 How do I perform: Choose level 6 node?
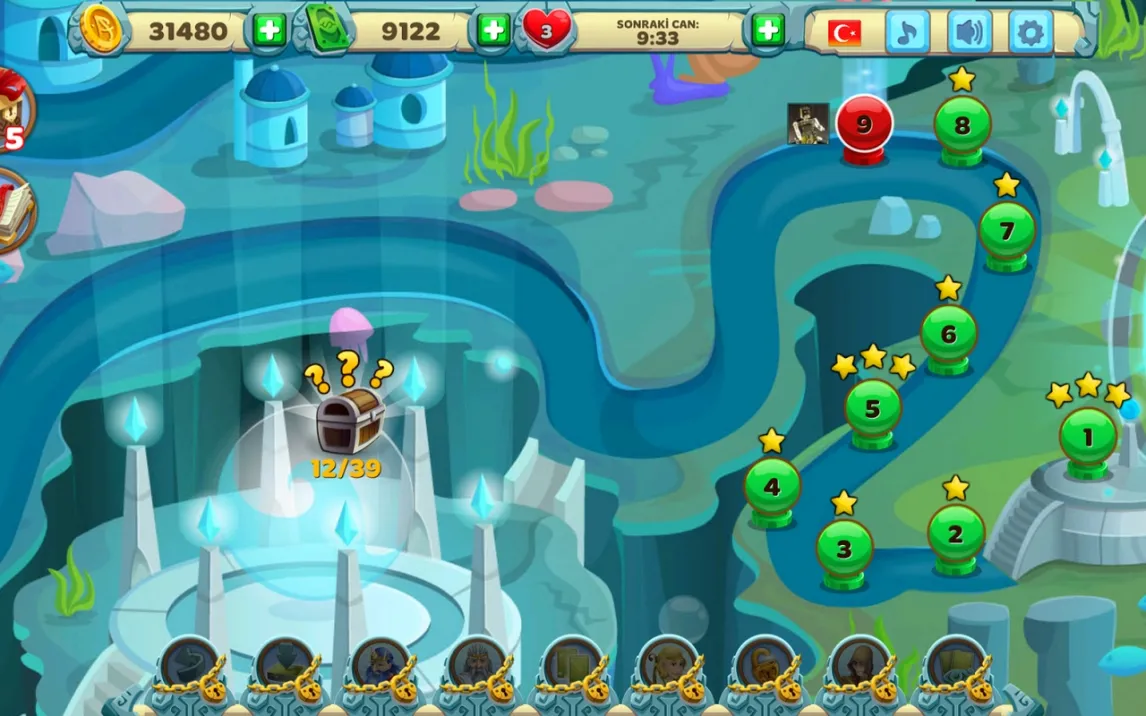pyautogui.click(x=948, y=335)
